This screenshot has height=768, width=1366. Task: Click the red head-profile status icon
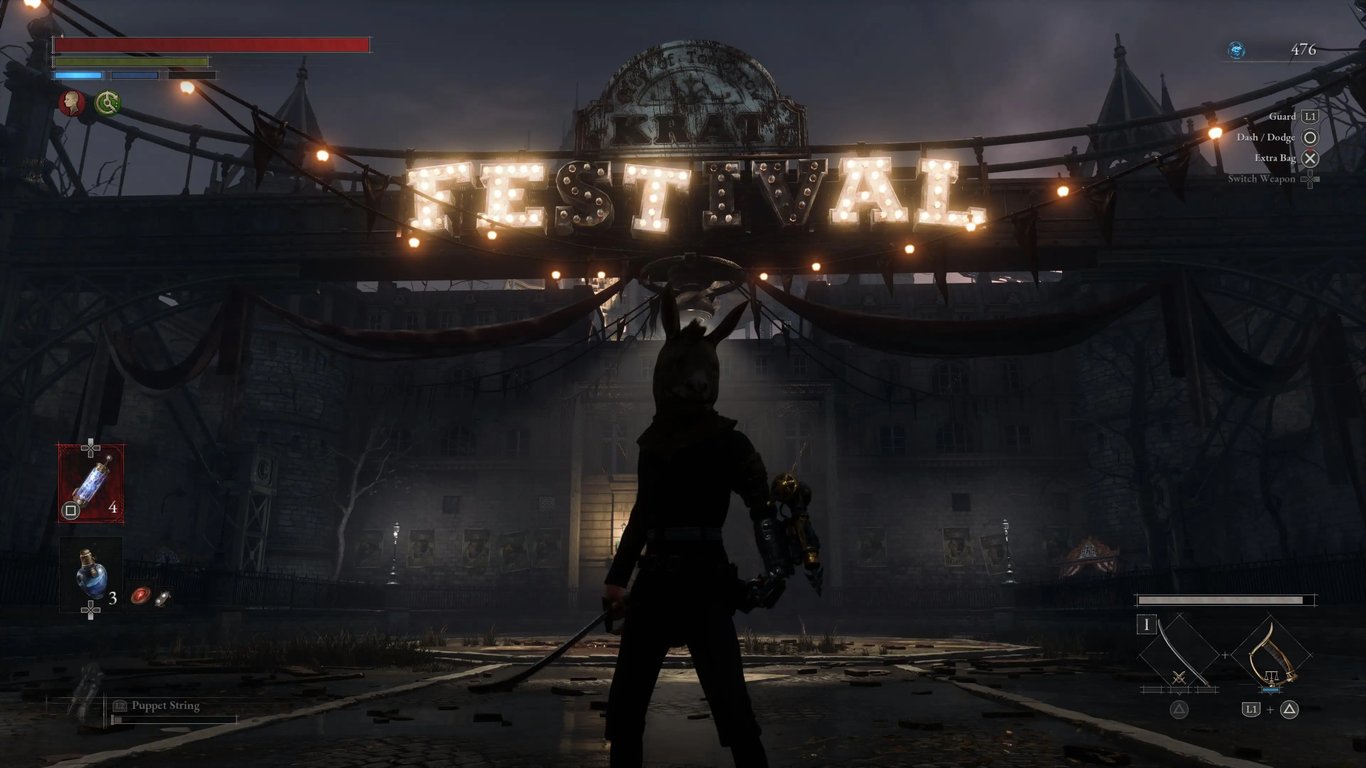coord(71,102)
